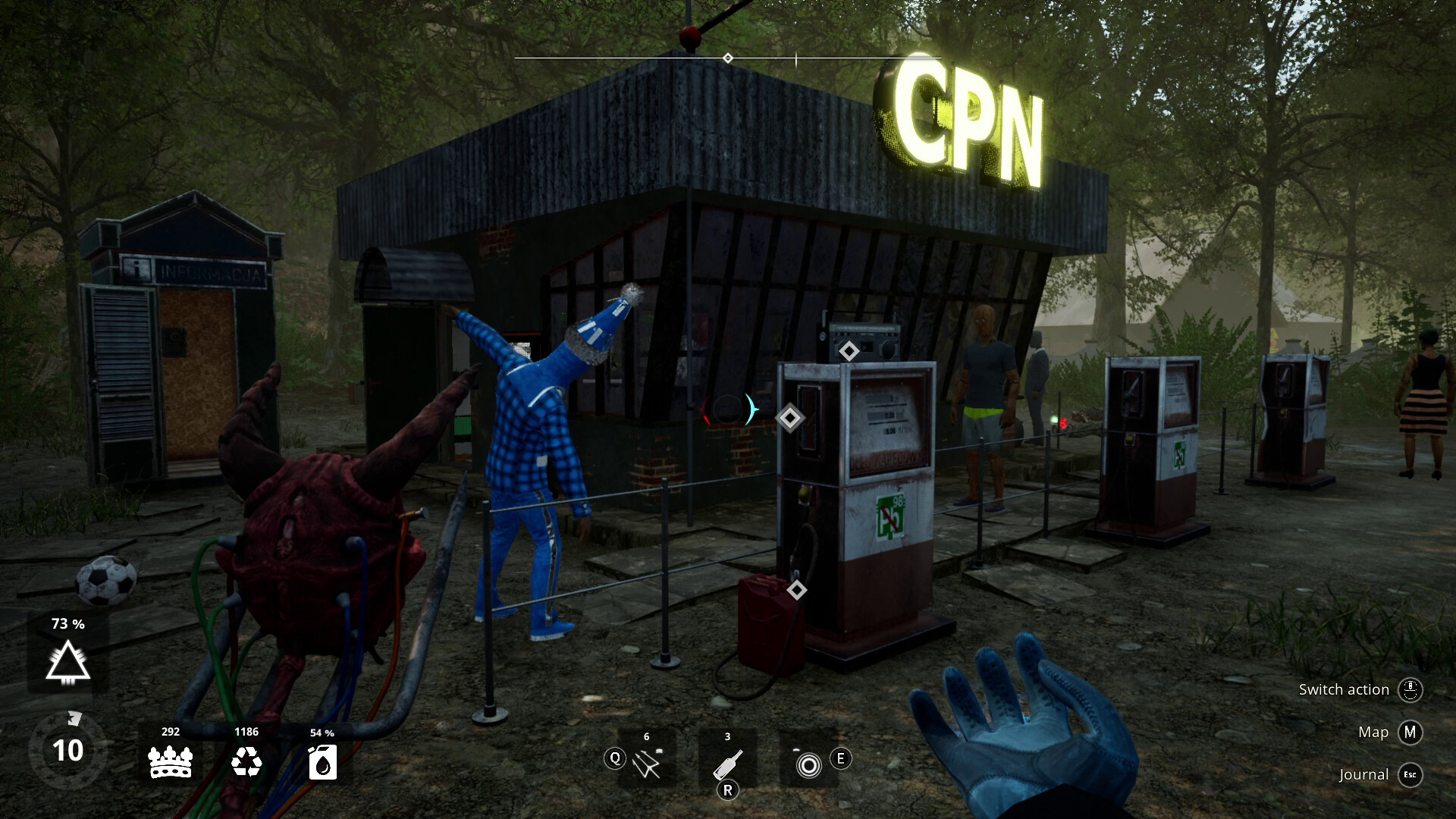Open the Map from the HUD label
Image resolution: width=1456 pixels, height=819 pixels.
pos(1373,732)
